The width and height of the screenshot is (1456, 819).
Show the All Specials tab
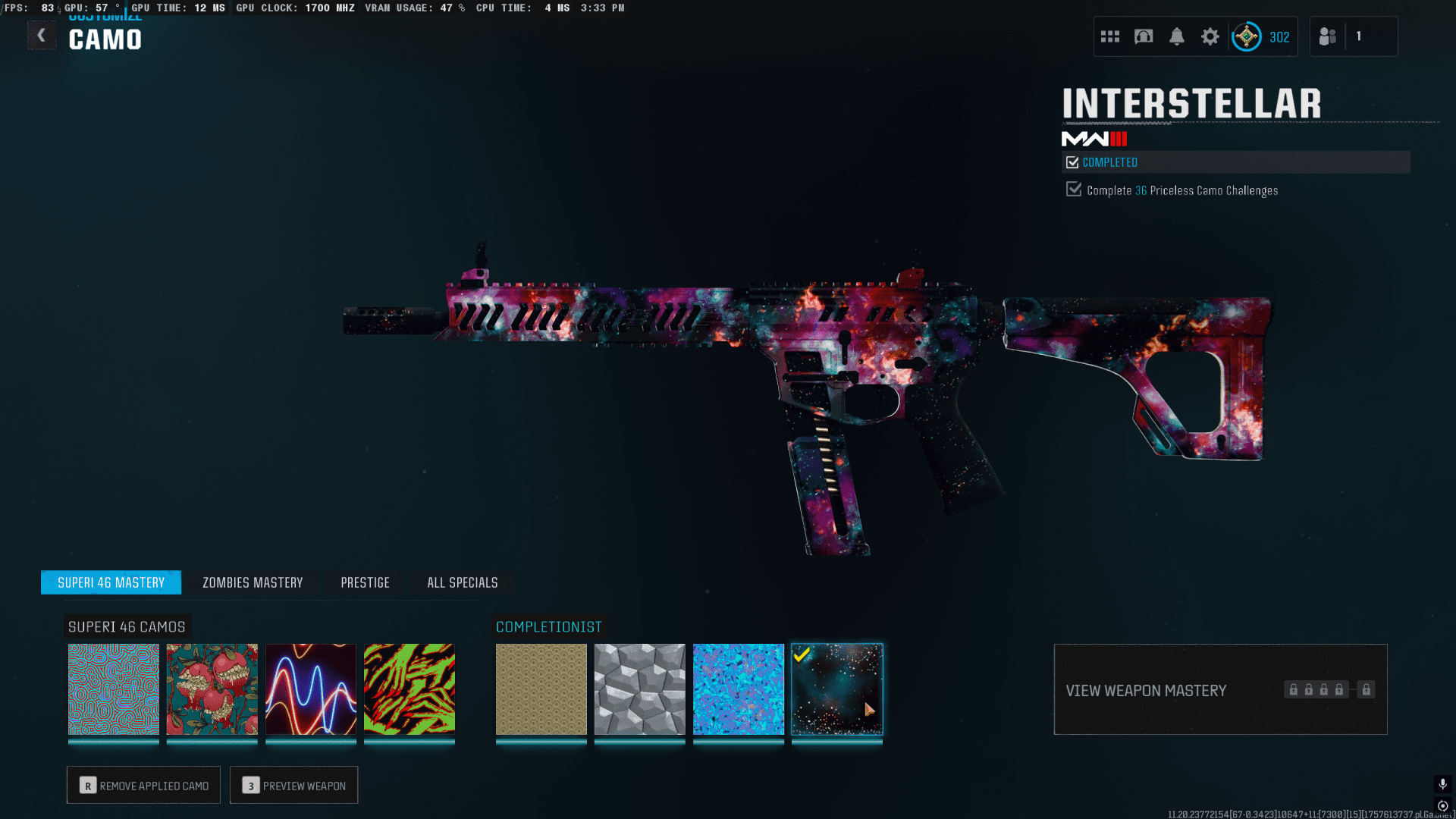tap(462, 582)
